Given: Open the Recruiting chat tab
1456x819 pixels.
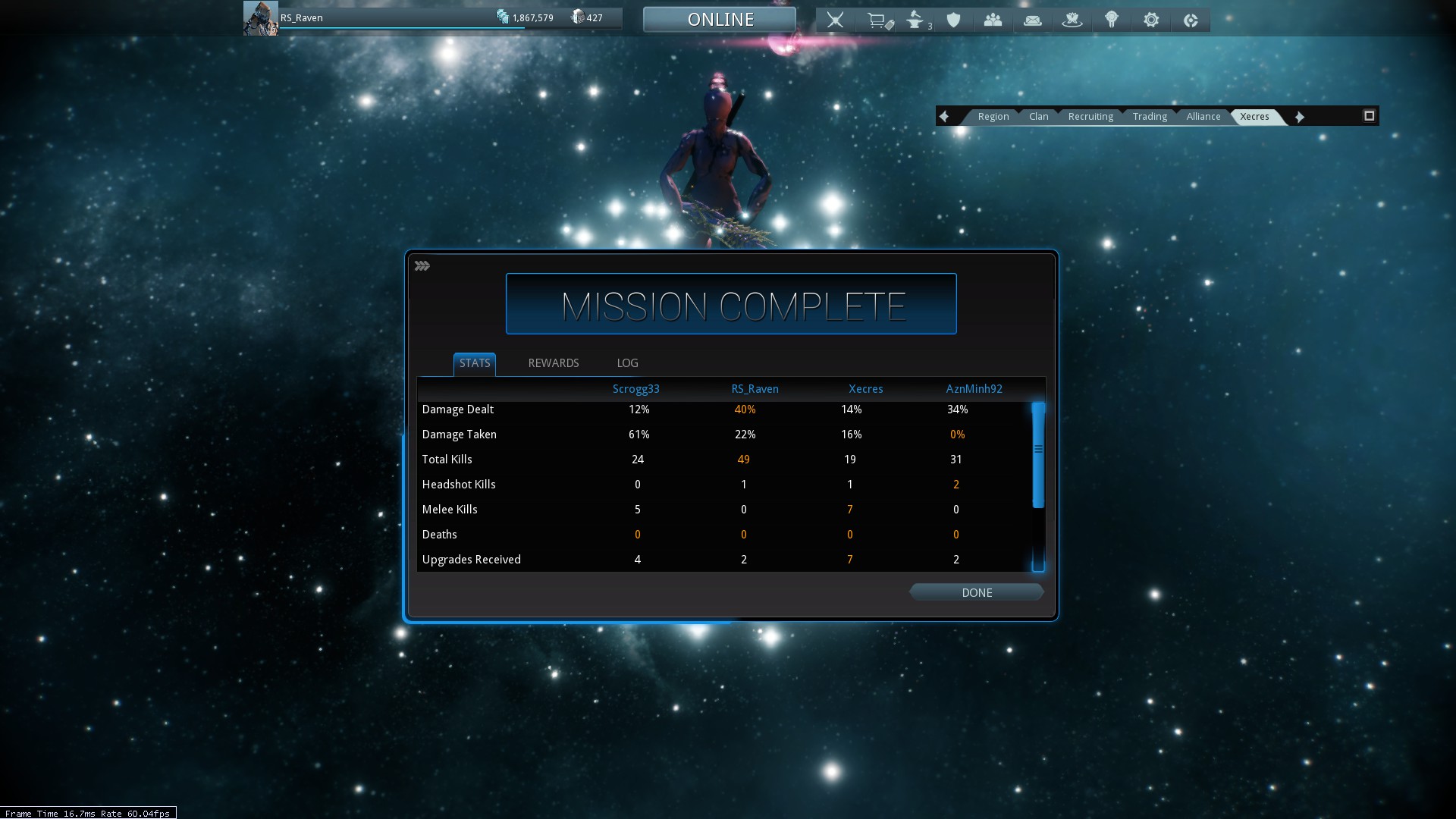Looking at the screenshot, I should [x=1090, y=116].
